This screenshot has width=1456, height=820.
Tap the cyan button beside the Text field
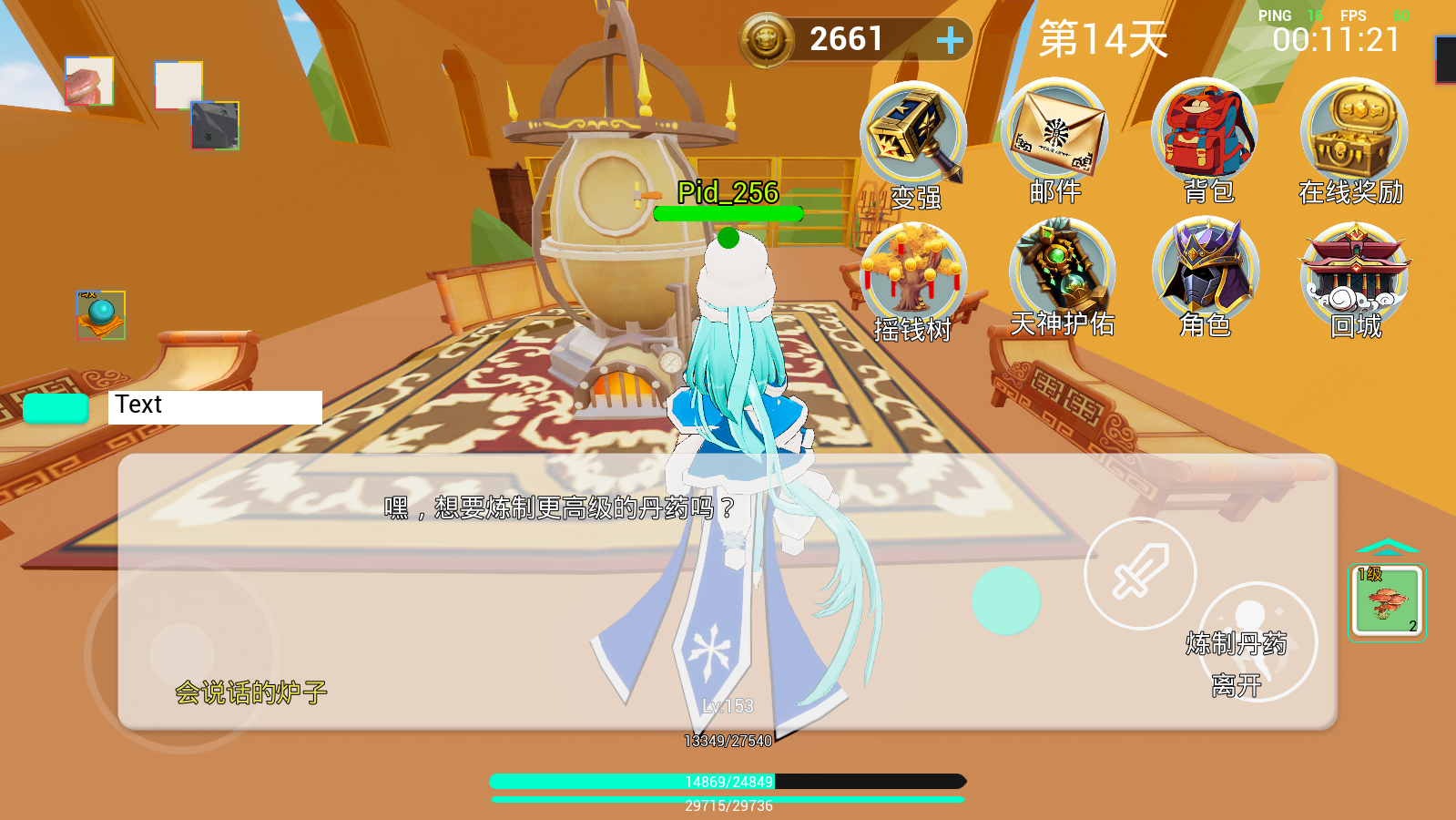[x=56, y=408]
